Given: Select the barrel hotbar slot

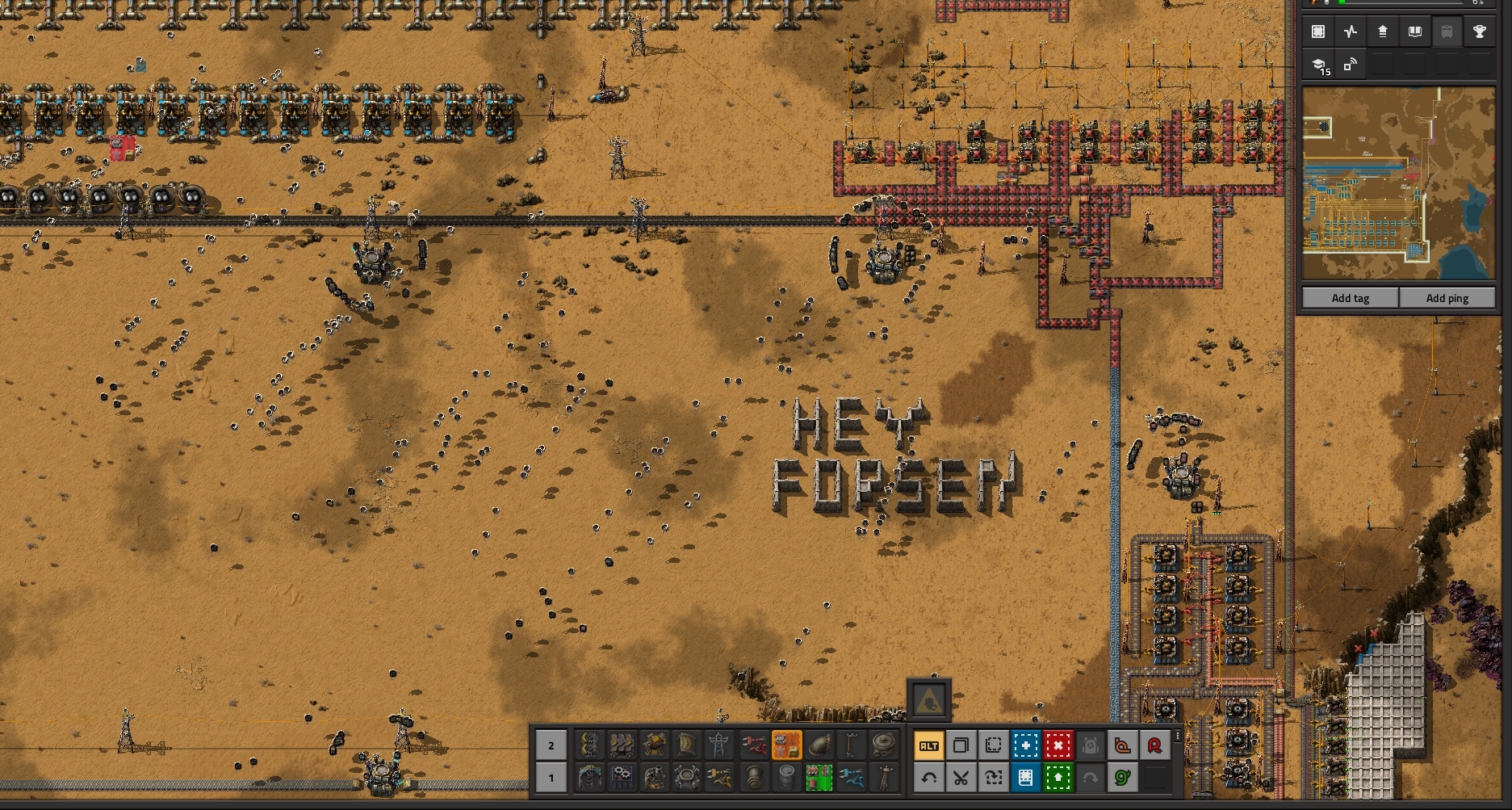Looking at the screenshot, I should [786, 778].
